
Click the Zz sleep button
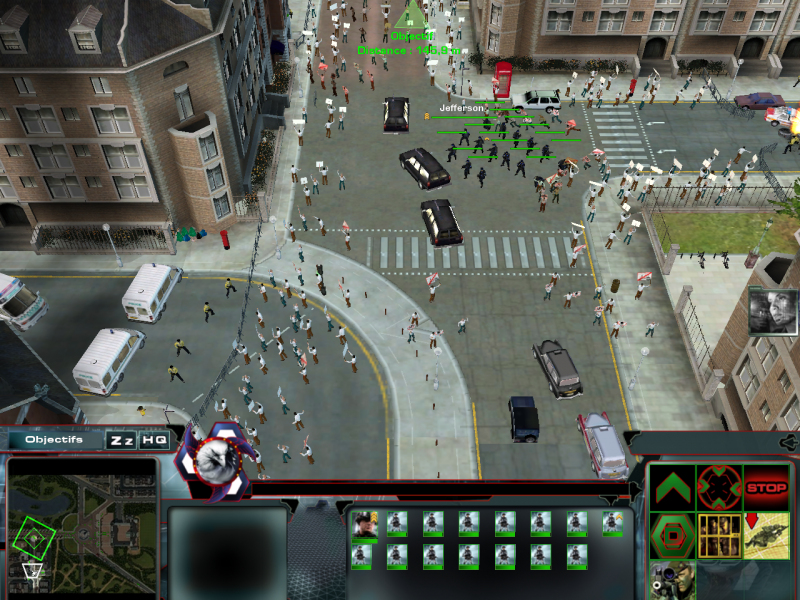click(122, 439)
